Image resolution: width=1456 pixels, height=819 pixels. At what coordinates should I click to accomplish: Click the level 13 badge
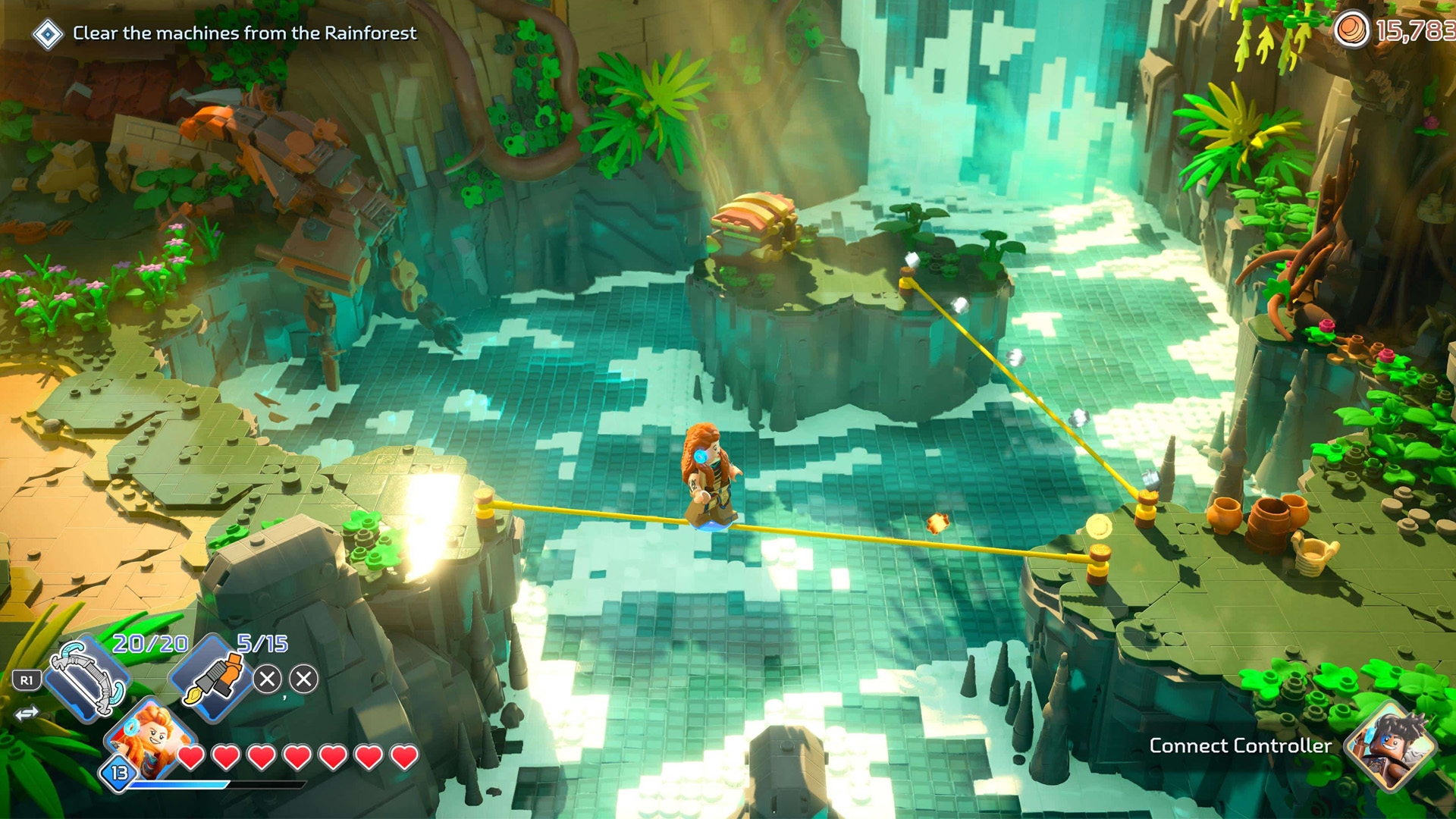(119, 773)
